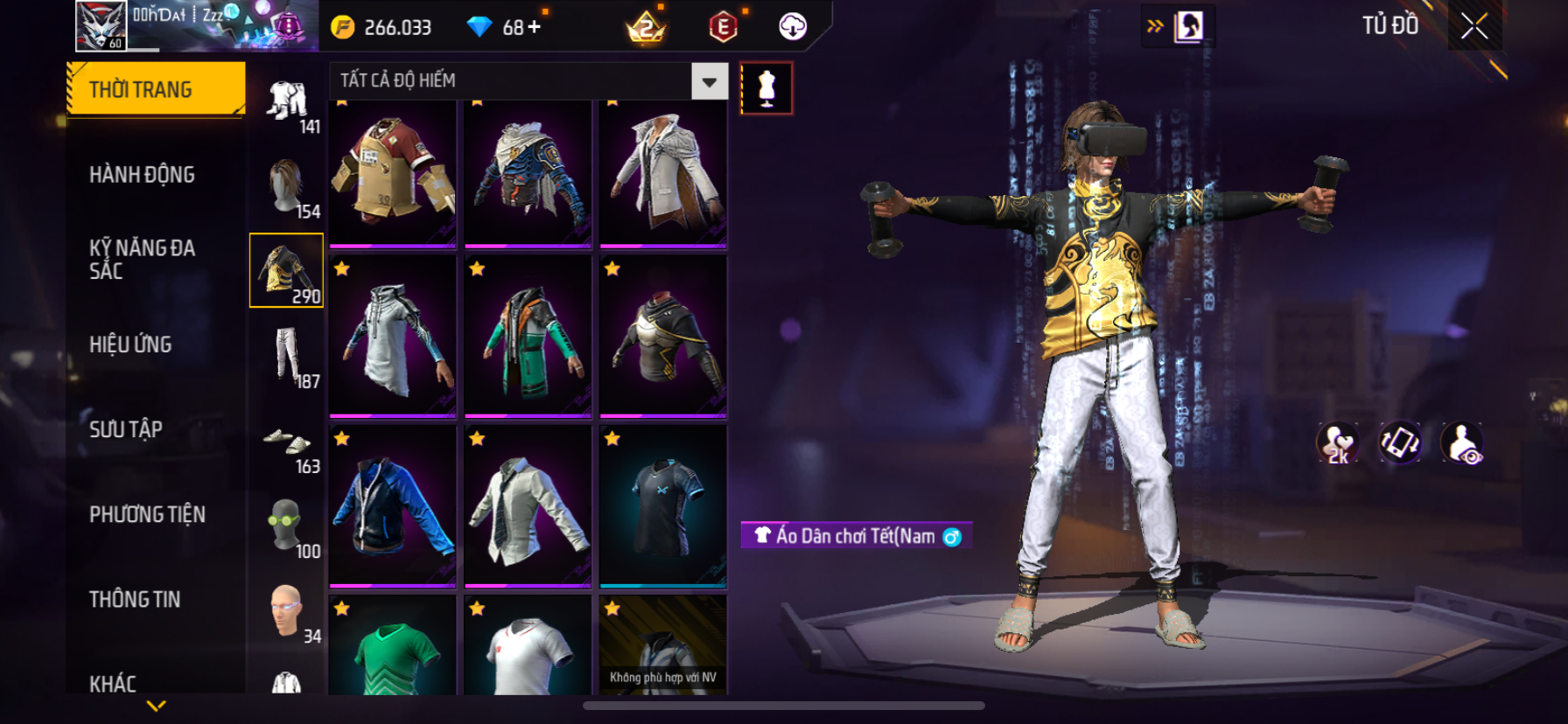Screen dimensions: 1568x724
Task: Select the THÔNG TIN menu entry
Action: point(135,599)
